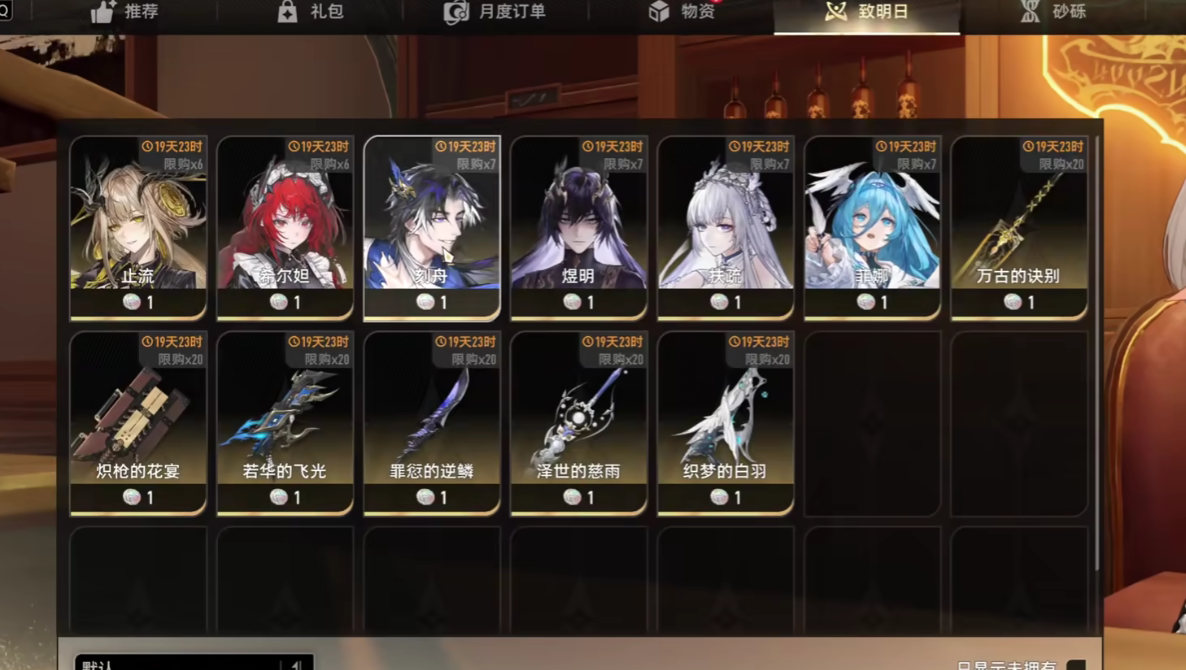This screenshot has width=1186, height=670.
Task: Go to the 月度订单 tab
Action: click(496, 13)
